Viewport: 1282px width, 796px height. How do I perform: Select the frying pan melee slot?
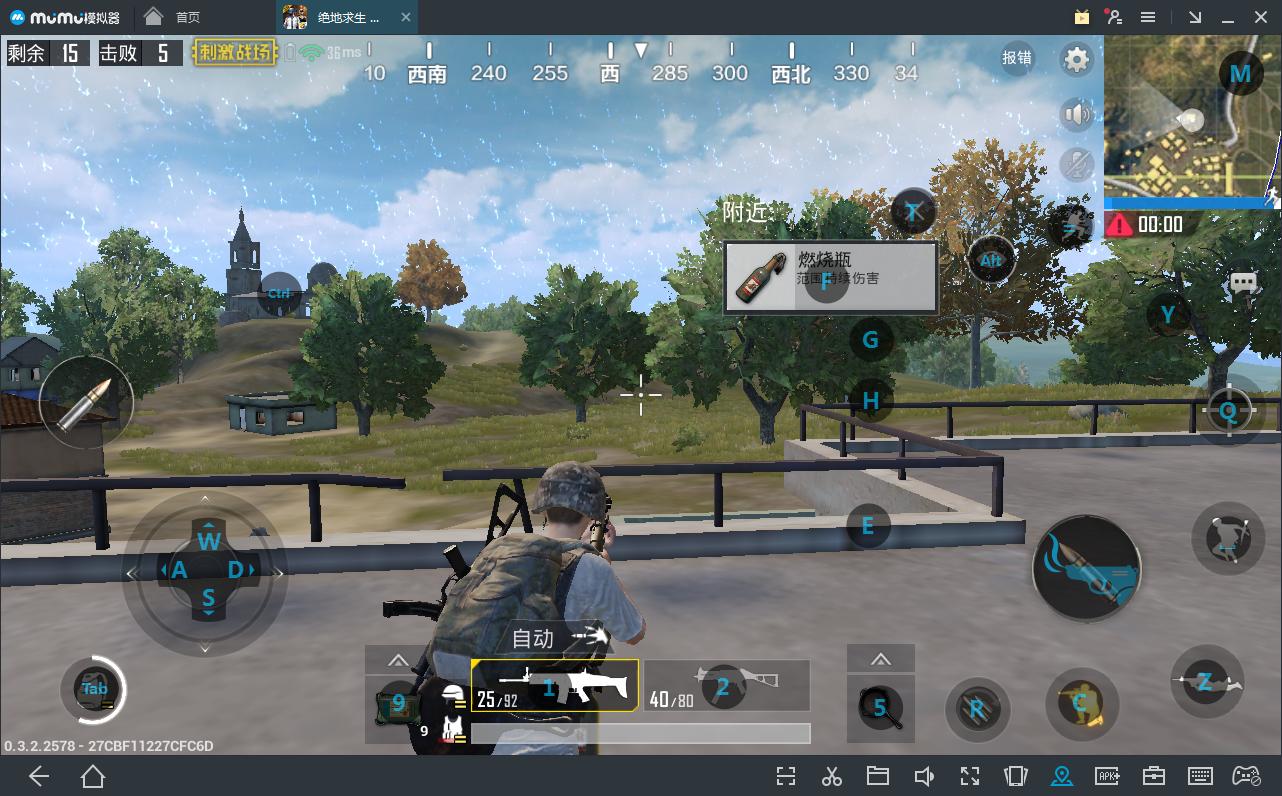881,707
